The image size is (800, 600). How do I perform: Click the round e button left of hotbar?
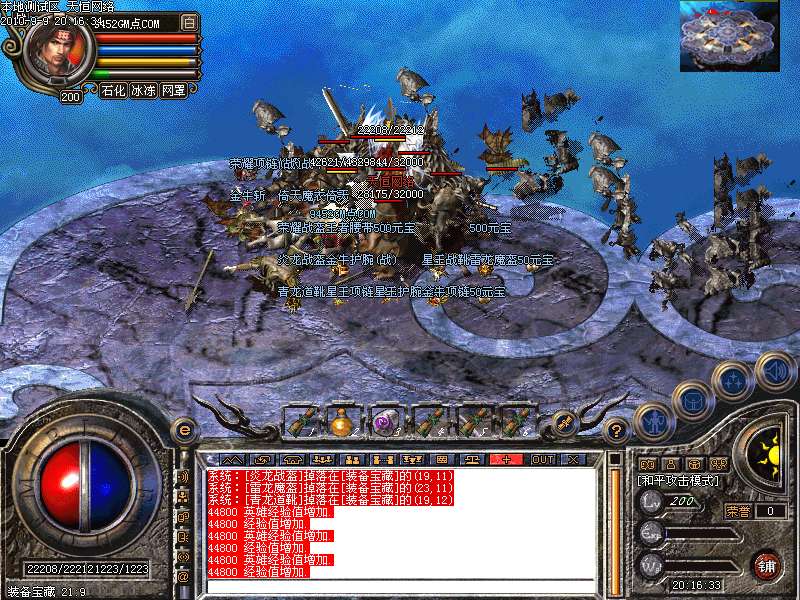click(x=183, y=430)
